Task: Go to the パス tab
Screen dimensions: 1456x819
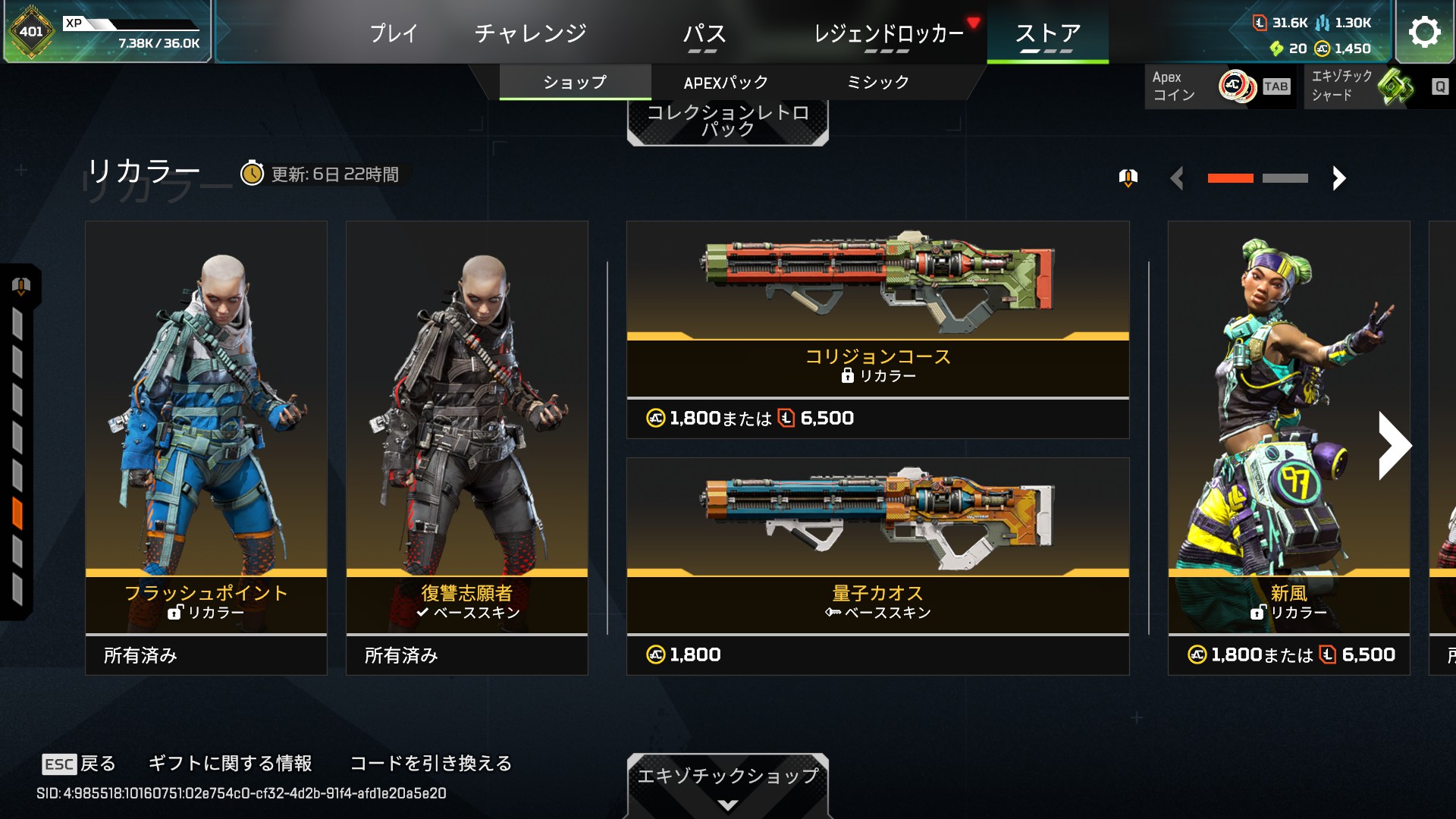Action: pos(704,33)
